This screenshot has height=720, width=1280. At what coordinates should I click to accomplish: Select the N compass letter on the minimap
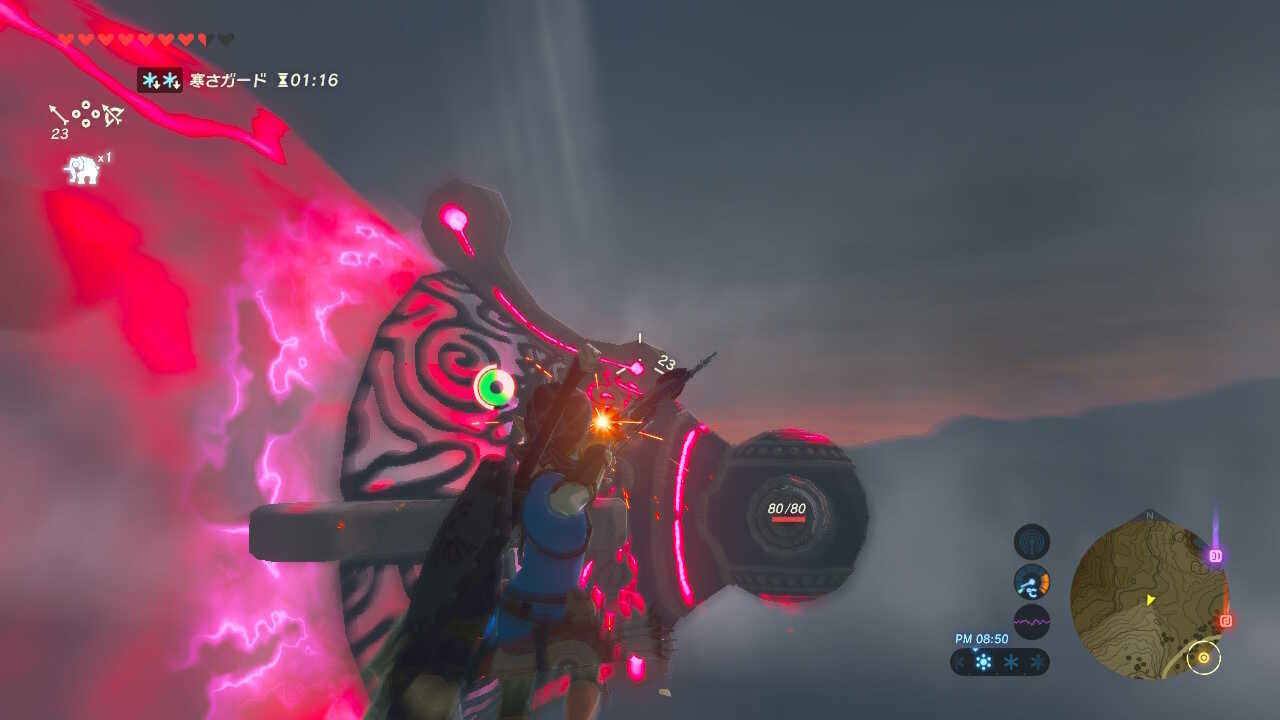coord(1148,514)
